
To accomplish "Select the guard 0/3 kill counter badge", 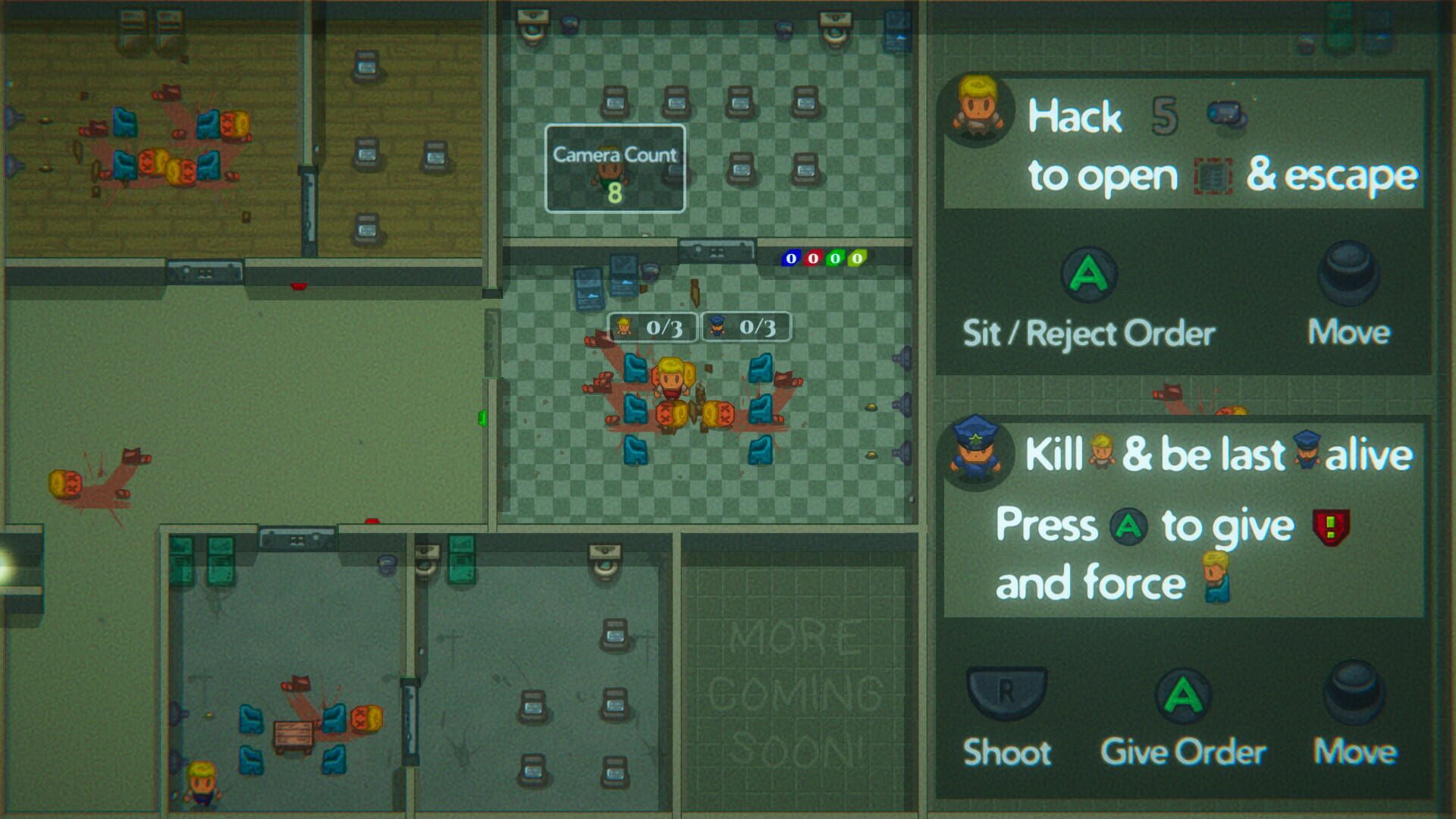I will 746,328.
